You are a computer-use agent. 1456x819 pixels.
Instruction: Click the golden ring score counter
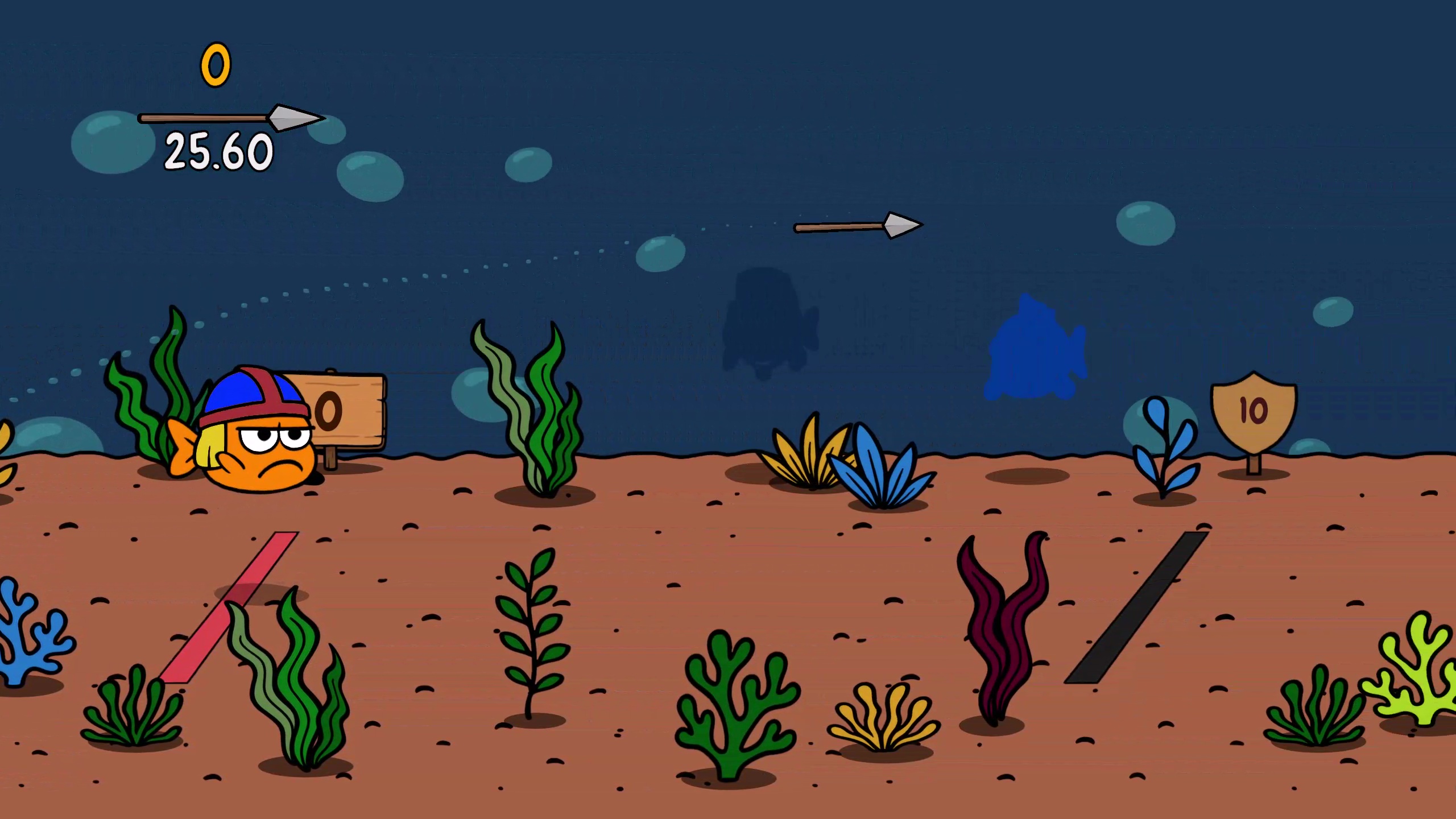tap(215, 64)
